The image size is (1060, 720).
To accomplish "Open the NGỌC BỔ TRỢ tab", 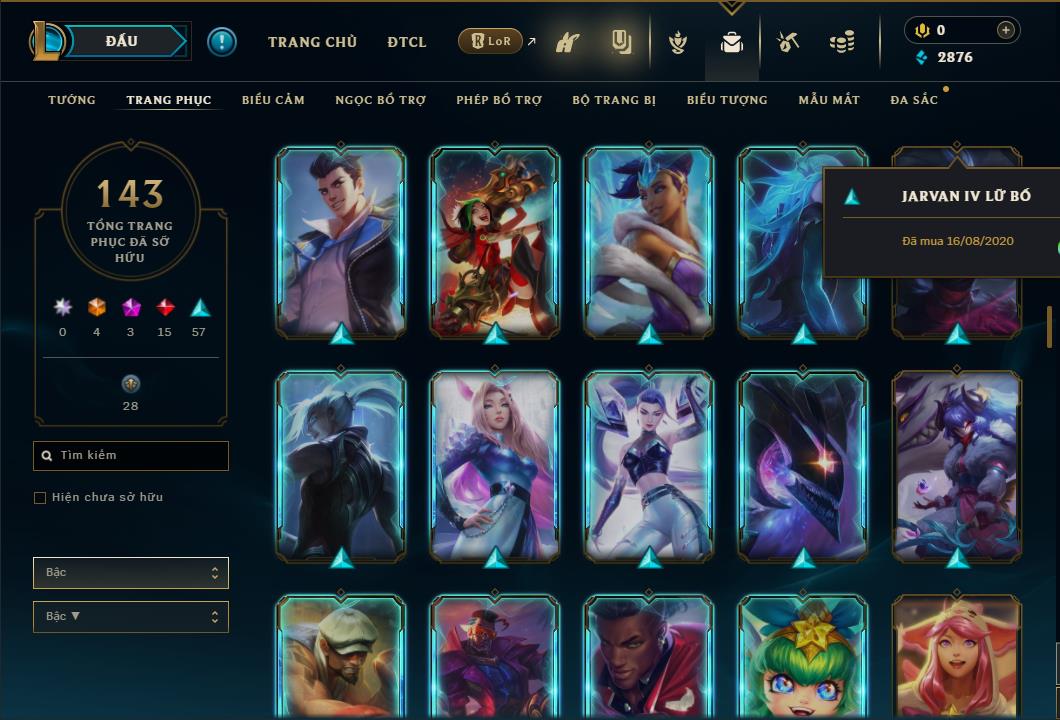I will tap(380, 100).
